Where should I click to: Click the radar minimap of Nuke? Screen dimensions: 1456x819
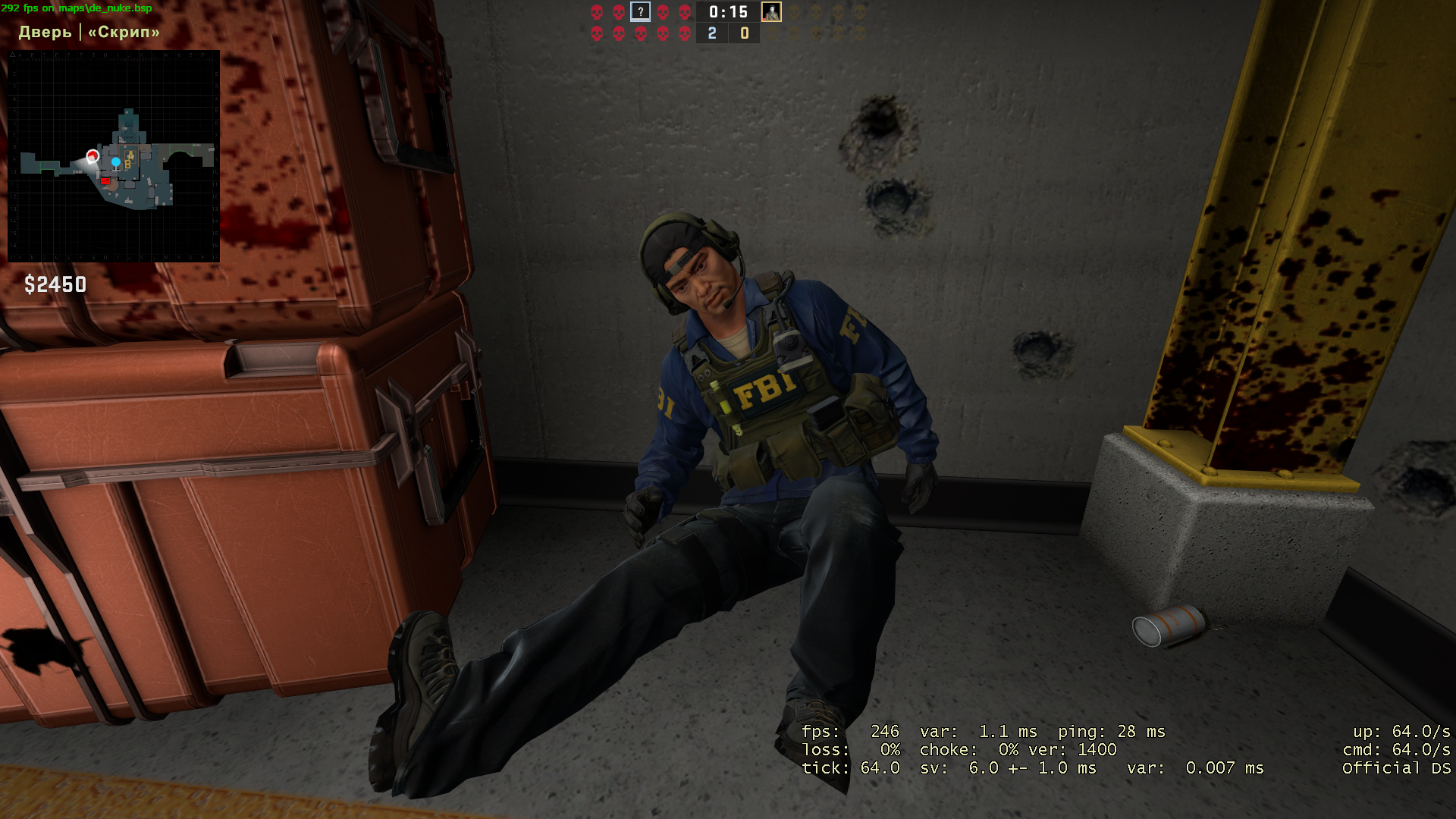click(x=114, y=156)
